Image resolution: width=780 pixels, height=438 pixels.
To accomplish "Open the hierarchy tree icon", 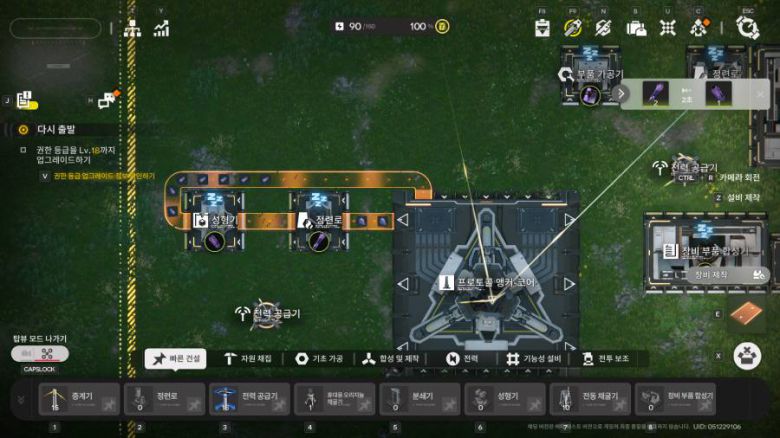I will [x=132, y=28].
